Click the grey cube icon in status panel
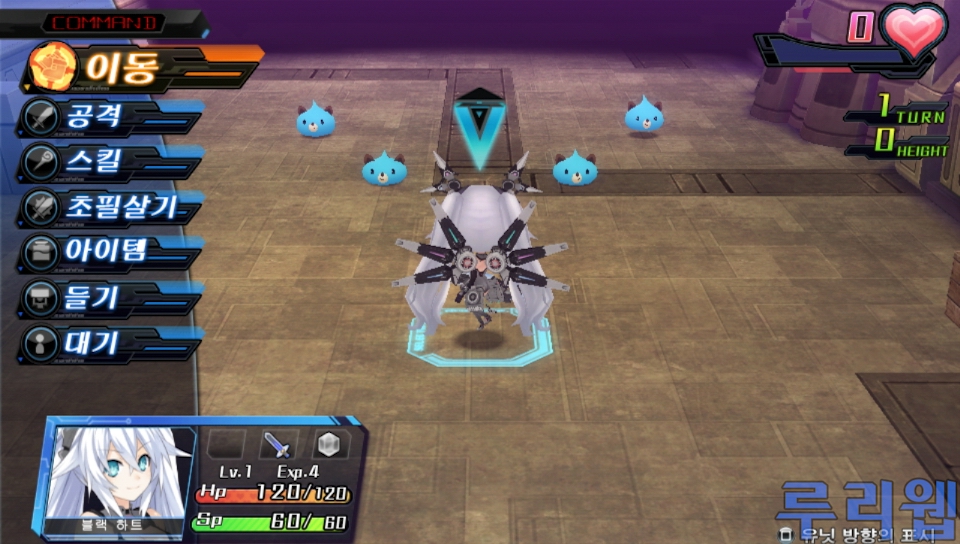The height and width of the screenshot is (544, 960). coord(330,446)
